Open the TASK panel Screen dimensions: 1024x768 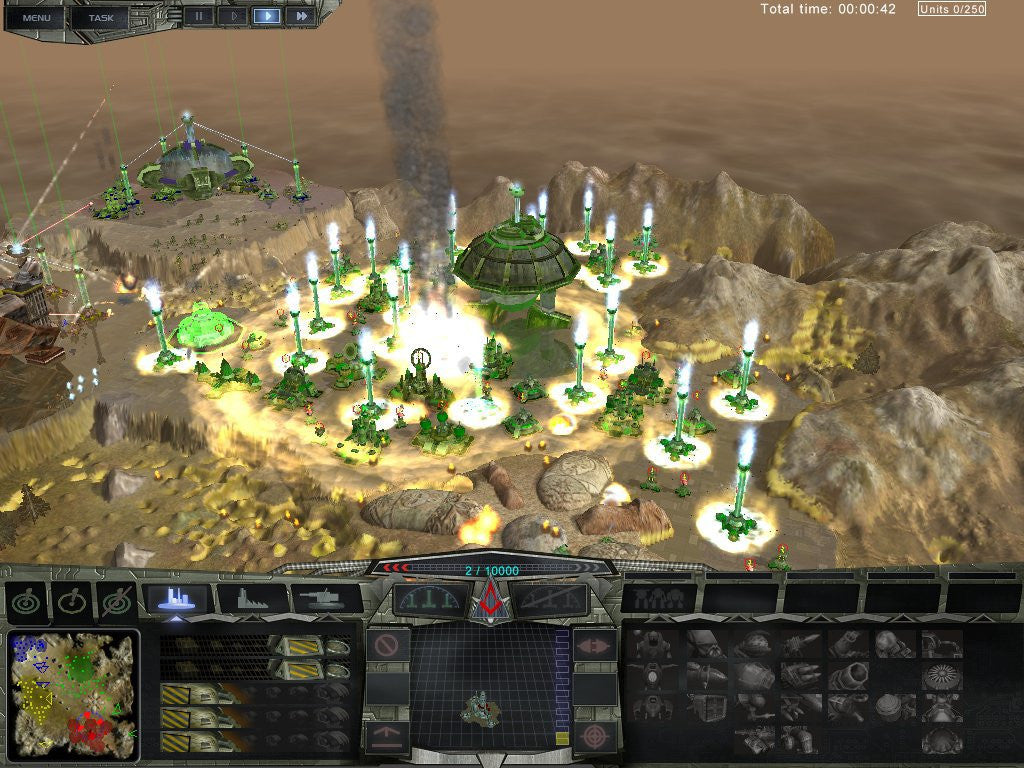click(100, 17)
